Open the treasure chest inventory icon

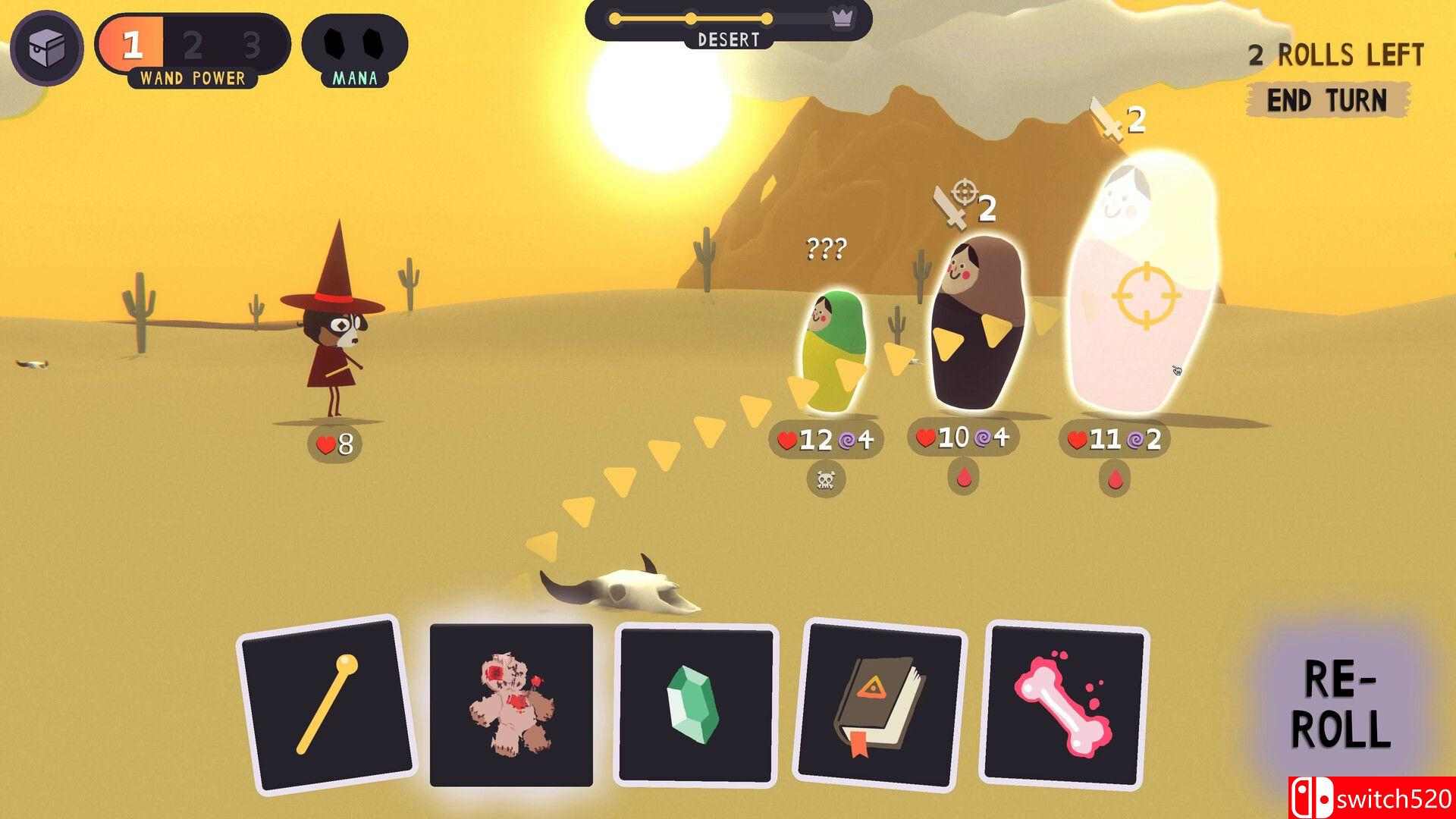click(x=46, y=47)
